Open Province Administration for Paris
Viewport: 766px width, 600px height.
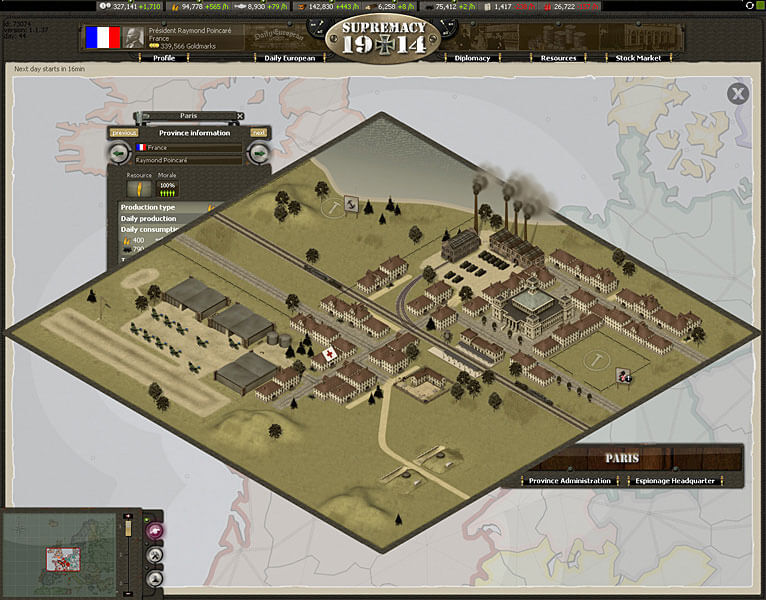coord(571,481)
